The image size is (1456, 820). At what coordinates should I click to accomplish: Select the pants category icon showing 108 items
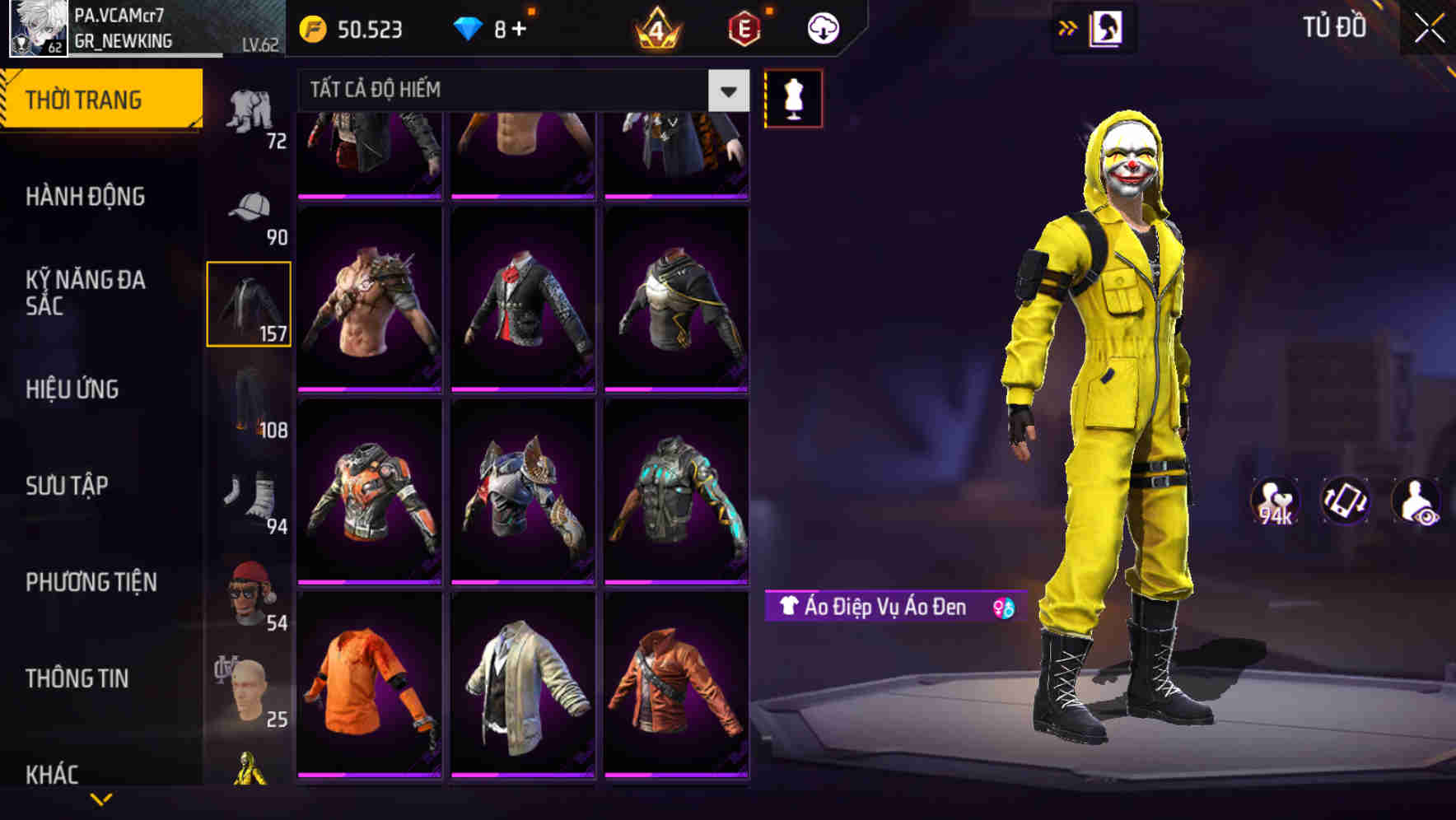tap(249, 399)
